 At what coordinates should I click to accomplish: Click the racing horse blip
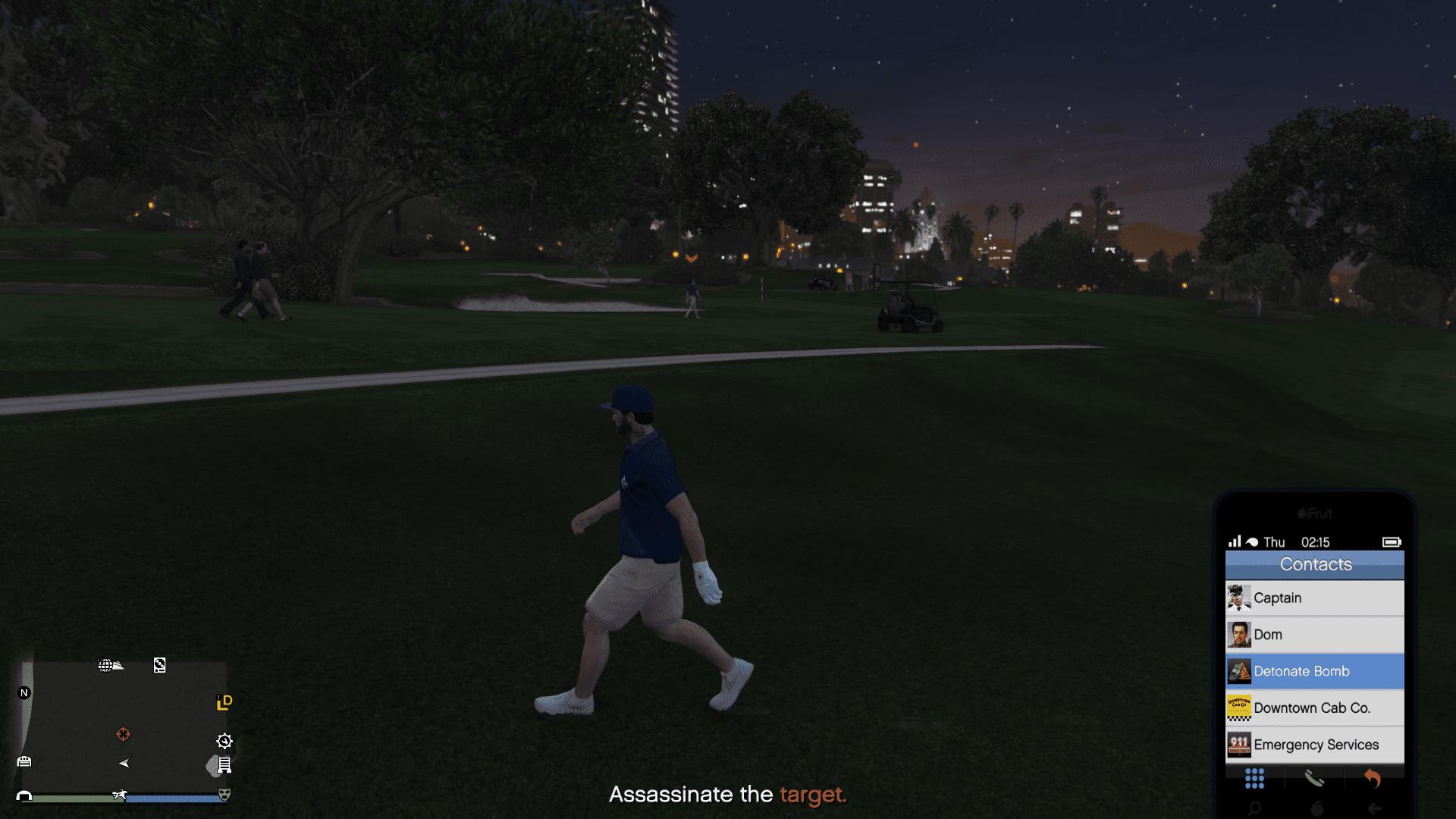tap(120, 795)
